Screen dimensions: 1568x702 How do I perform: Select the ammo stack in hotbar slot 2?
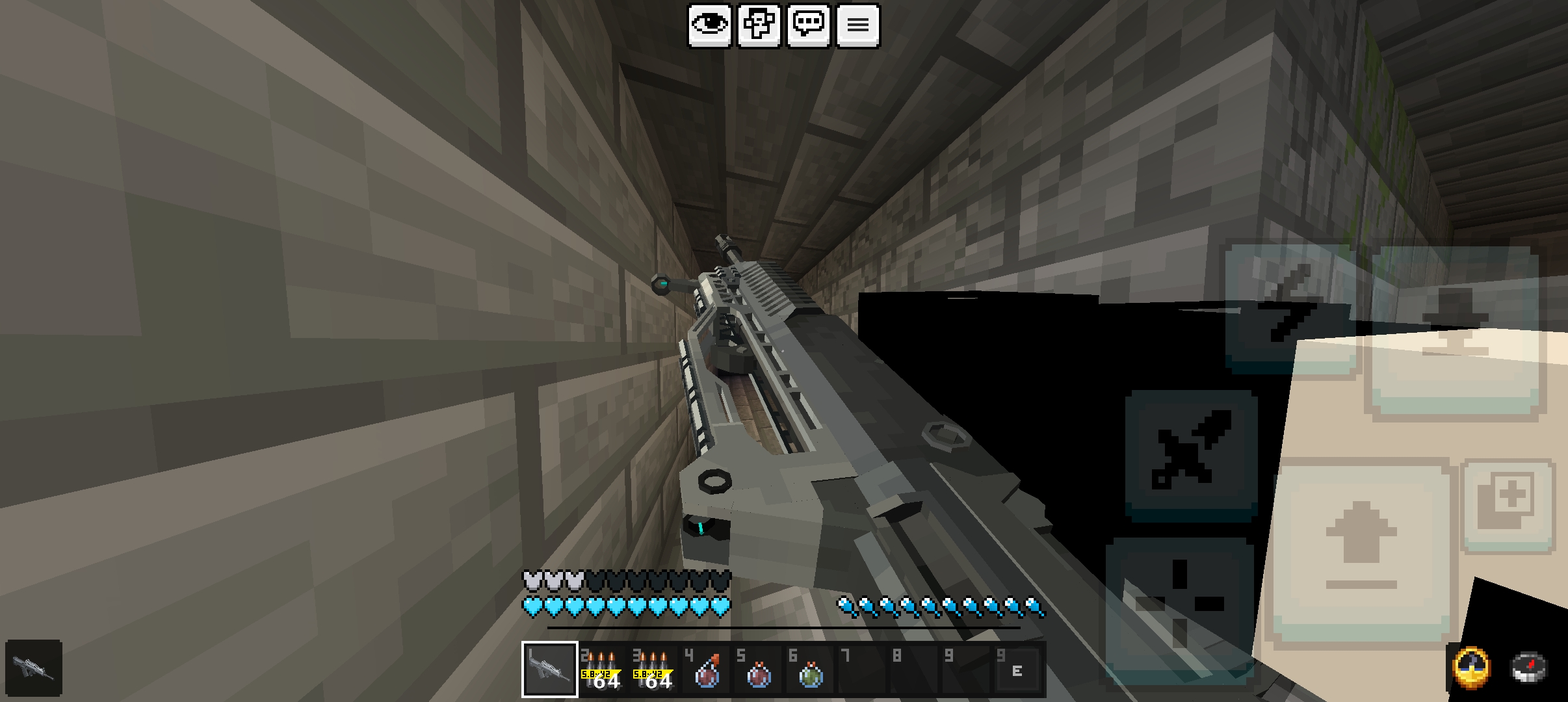coord(602,669)
